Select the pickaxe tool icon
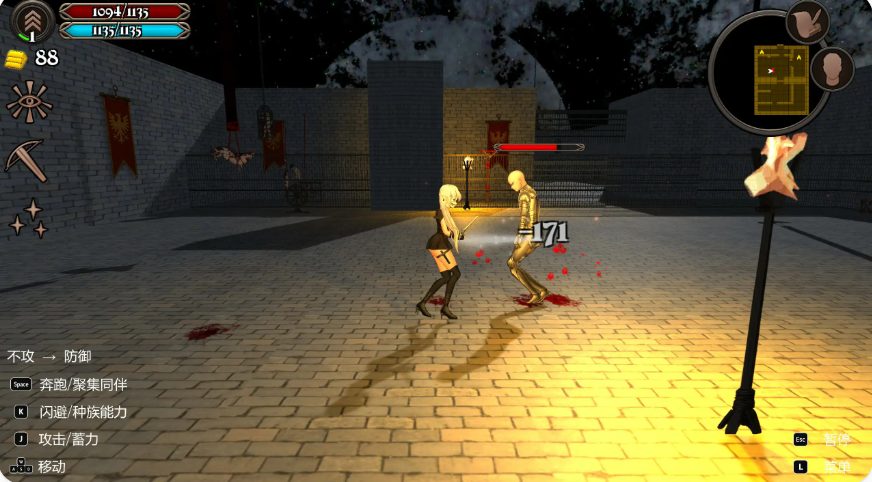This screenshot has width=872, height=482. (x=26, y=160)
